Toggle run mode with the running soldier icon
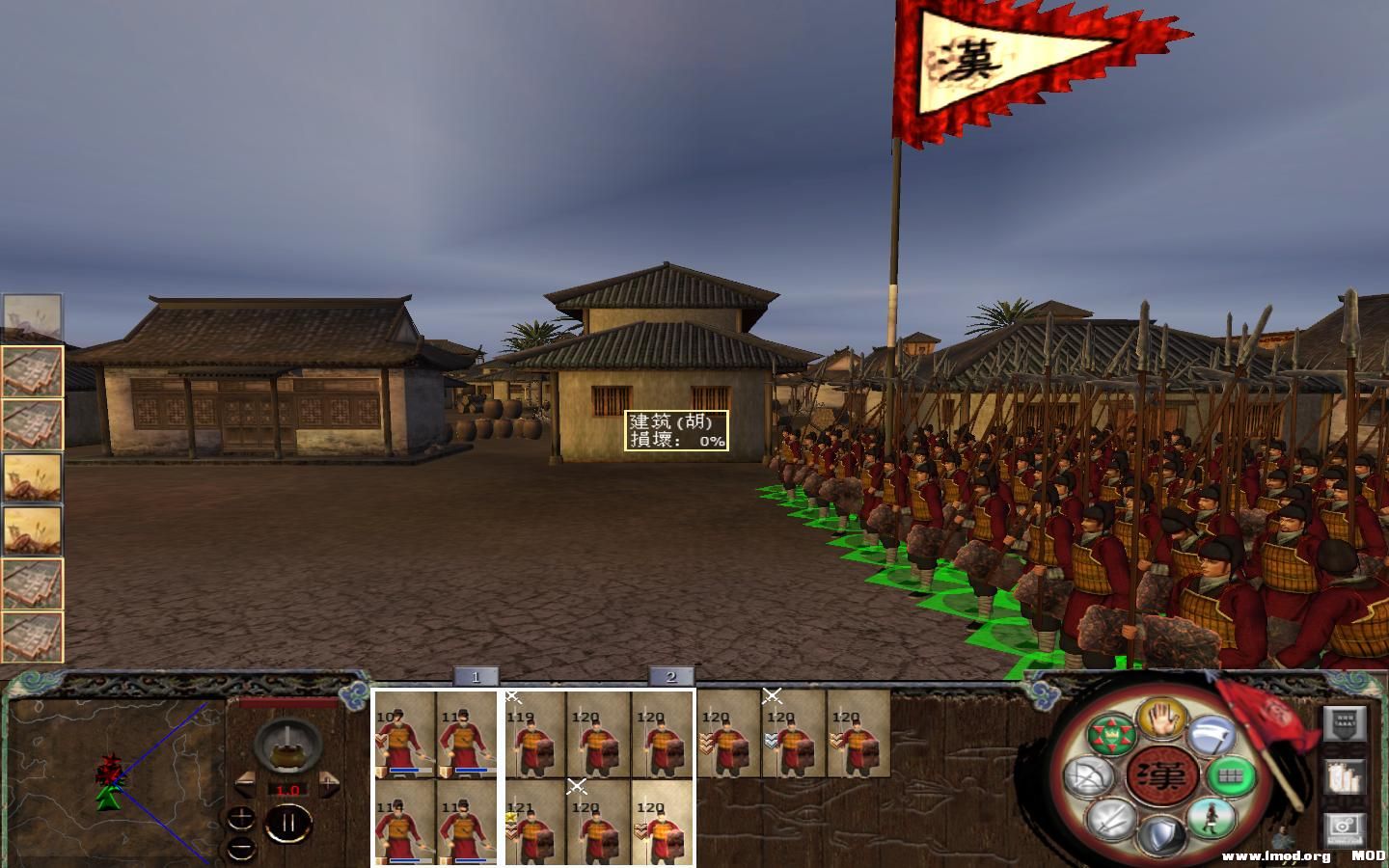1389x868 pixels. (x=1210, y=820)
